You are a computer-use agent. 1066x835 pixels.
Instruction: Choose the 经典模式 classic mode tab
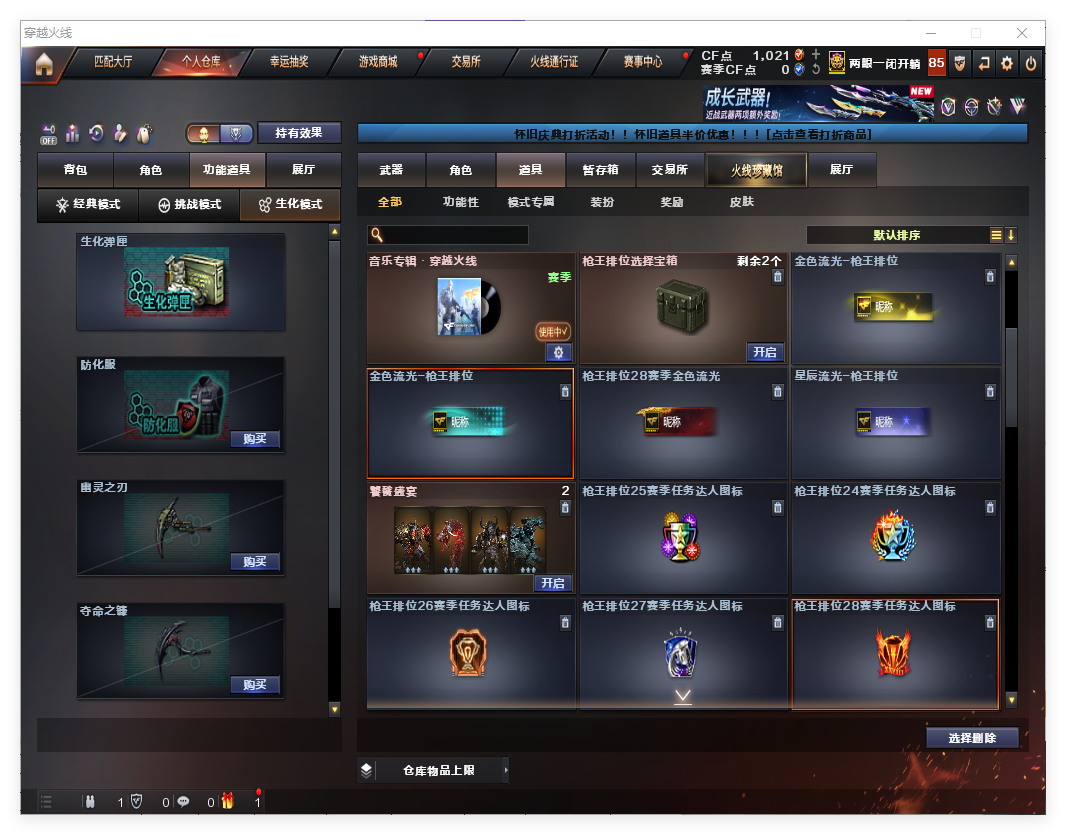(x=88, y=205)
